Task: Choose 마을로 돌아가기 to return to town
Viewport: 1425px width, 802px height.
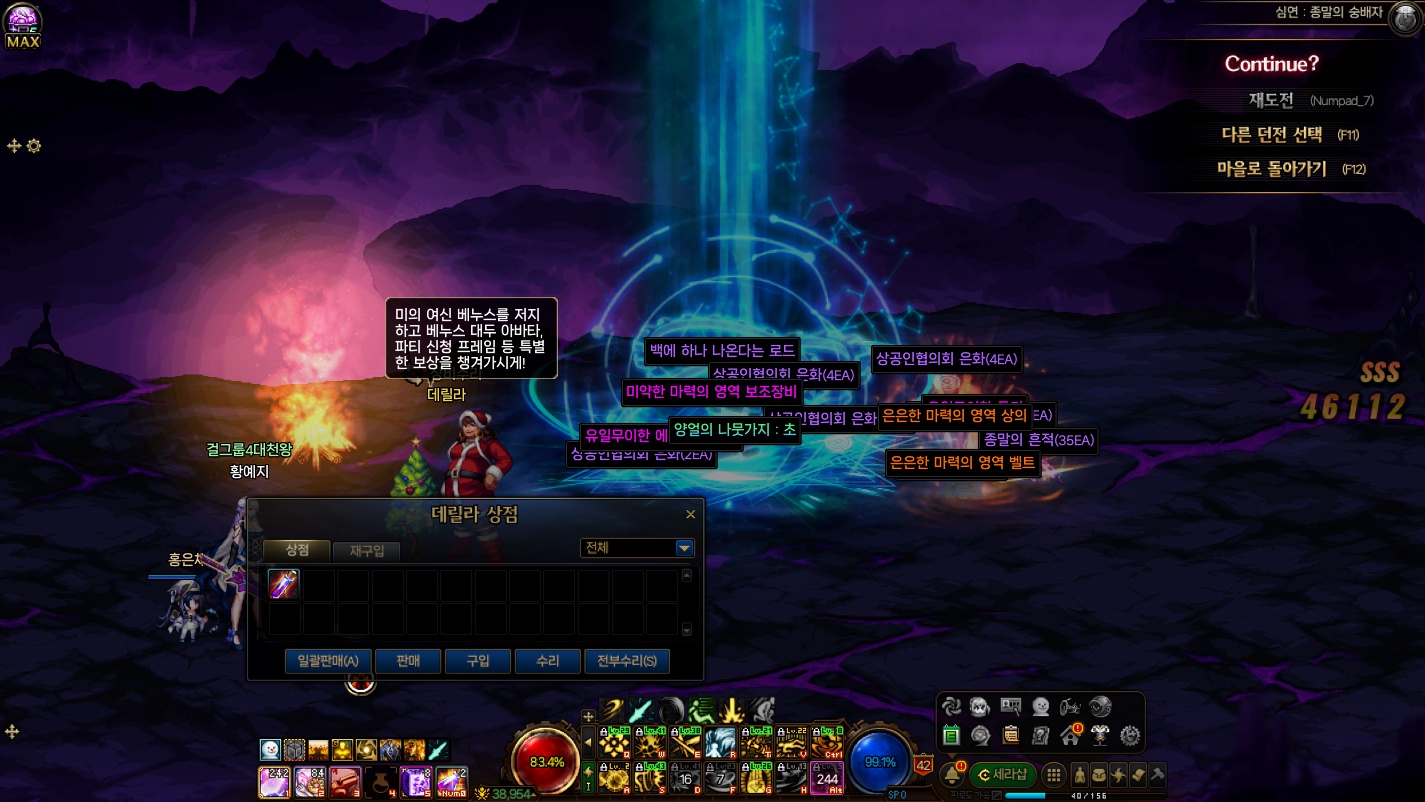Action: pyautogui.click(x=1272, y=169)
